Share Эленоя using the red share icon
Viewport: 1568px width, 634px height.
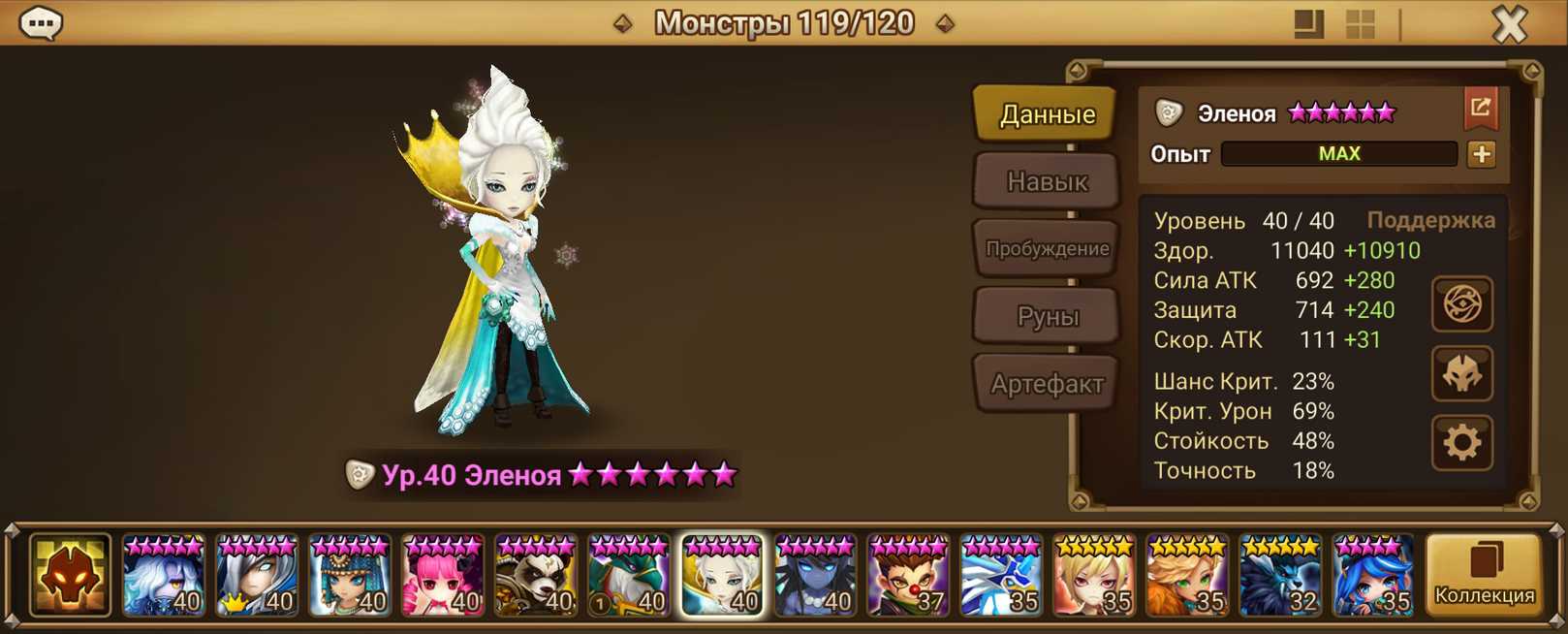[1480, 108]
